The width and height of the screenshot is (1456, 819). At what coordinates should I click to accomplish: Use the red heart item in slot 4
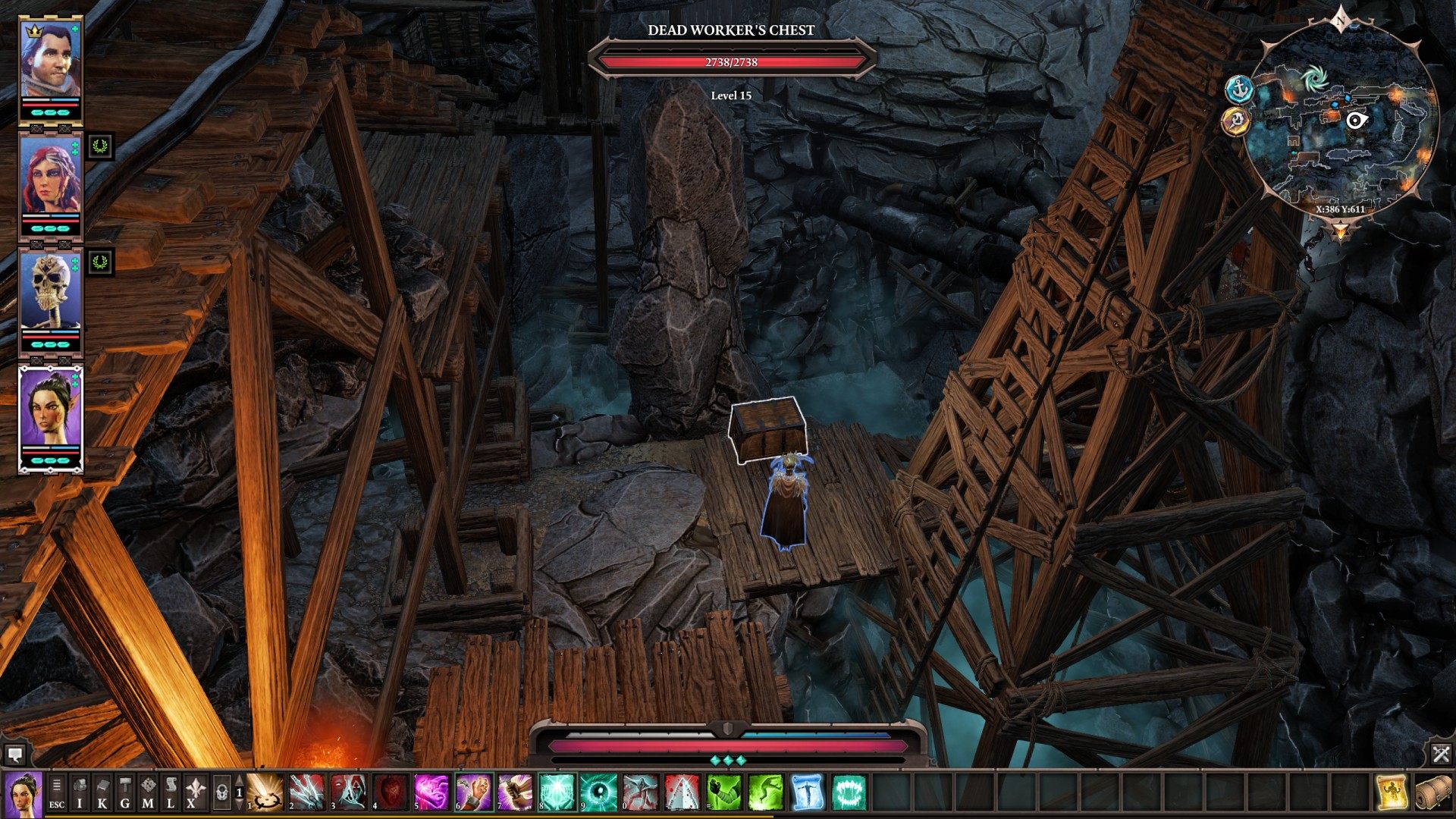point(390,792)
